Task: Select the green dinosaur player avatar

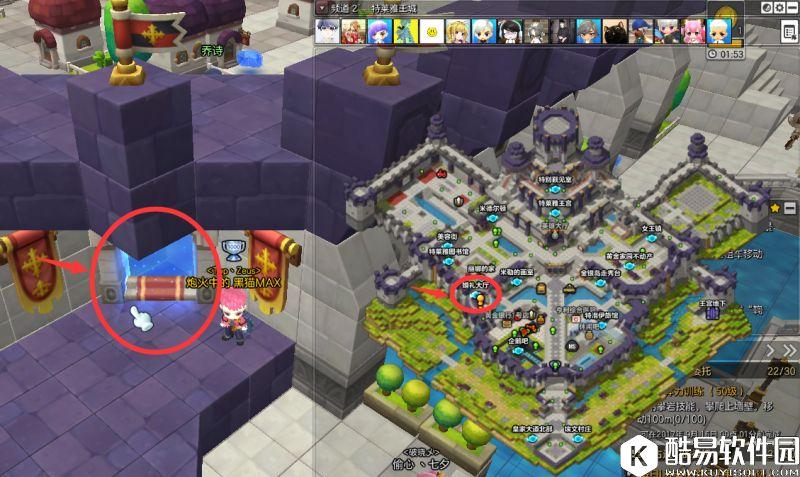Action: click(405, 31)
